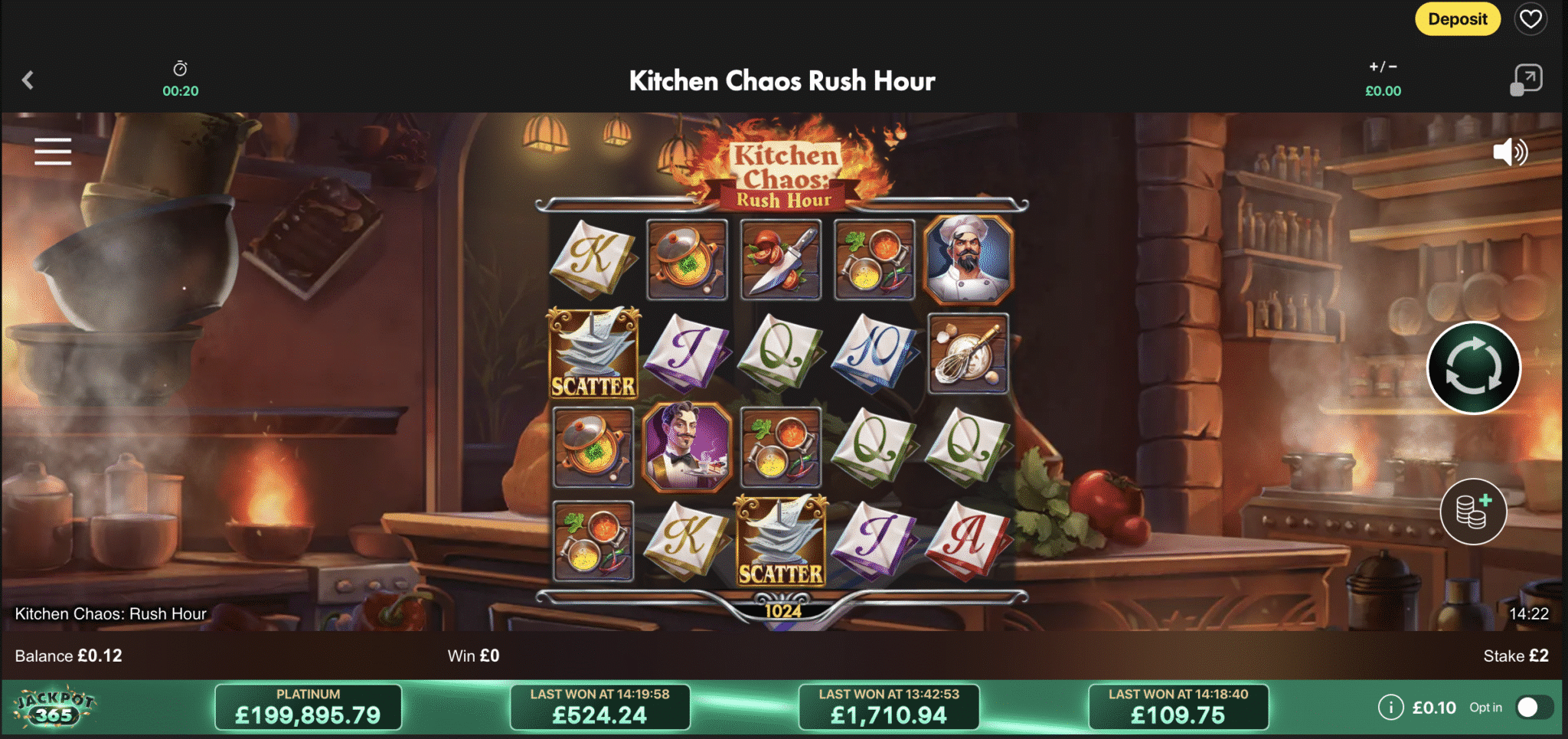This screenshot has width=1568, height=739.
Task: Select the £524.24 jackpot tile
Action: tap(599, 707)
